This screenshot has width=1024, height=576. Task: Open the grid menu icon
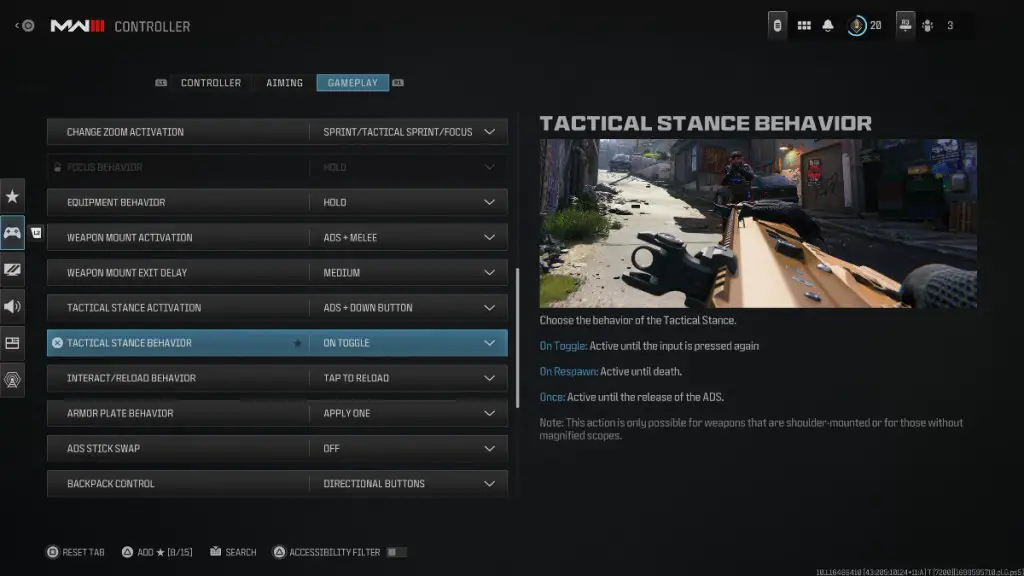804,26
